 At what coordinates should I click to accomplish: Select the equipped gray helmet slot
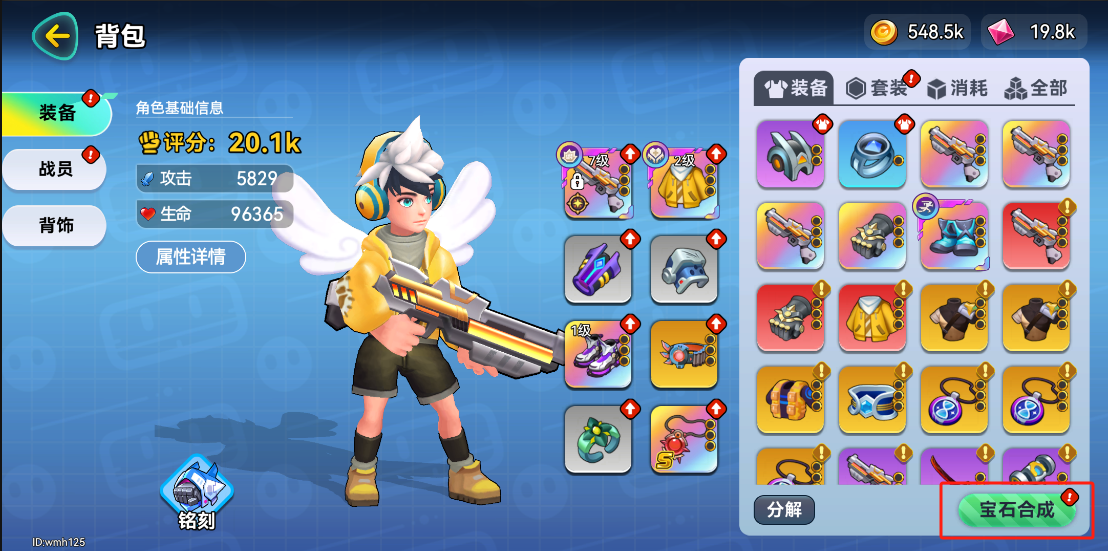(x=684, y=269)
